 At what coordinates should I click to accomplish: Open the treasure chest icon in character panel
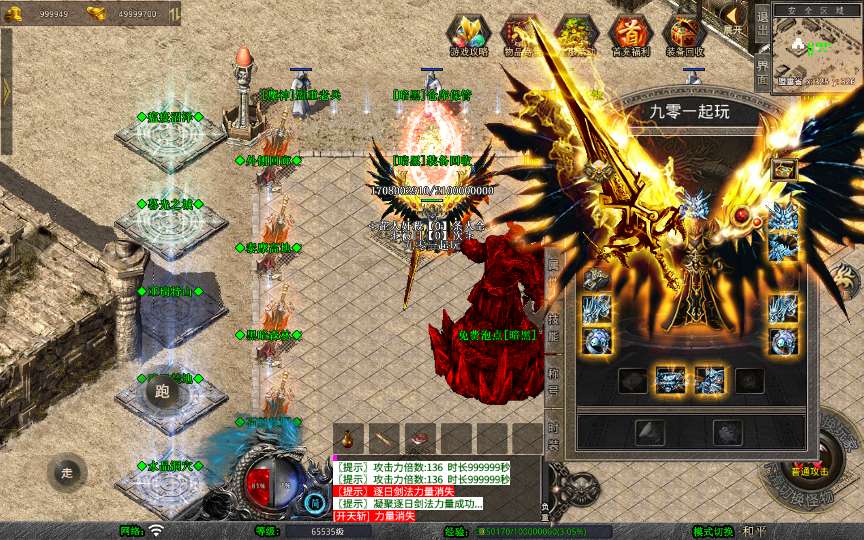[x=783, y=168]
